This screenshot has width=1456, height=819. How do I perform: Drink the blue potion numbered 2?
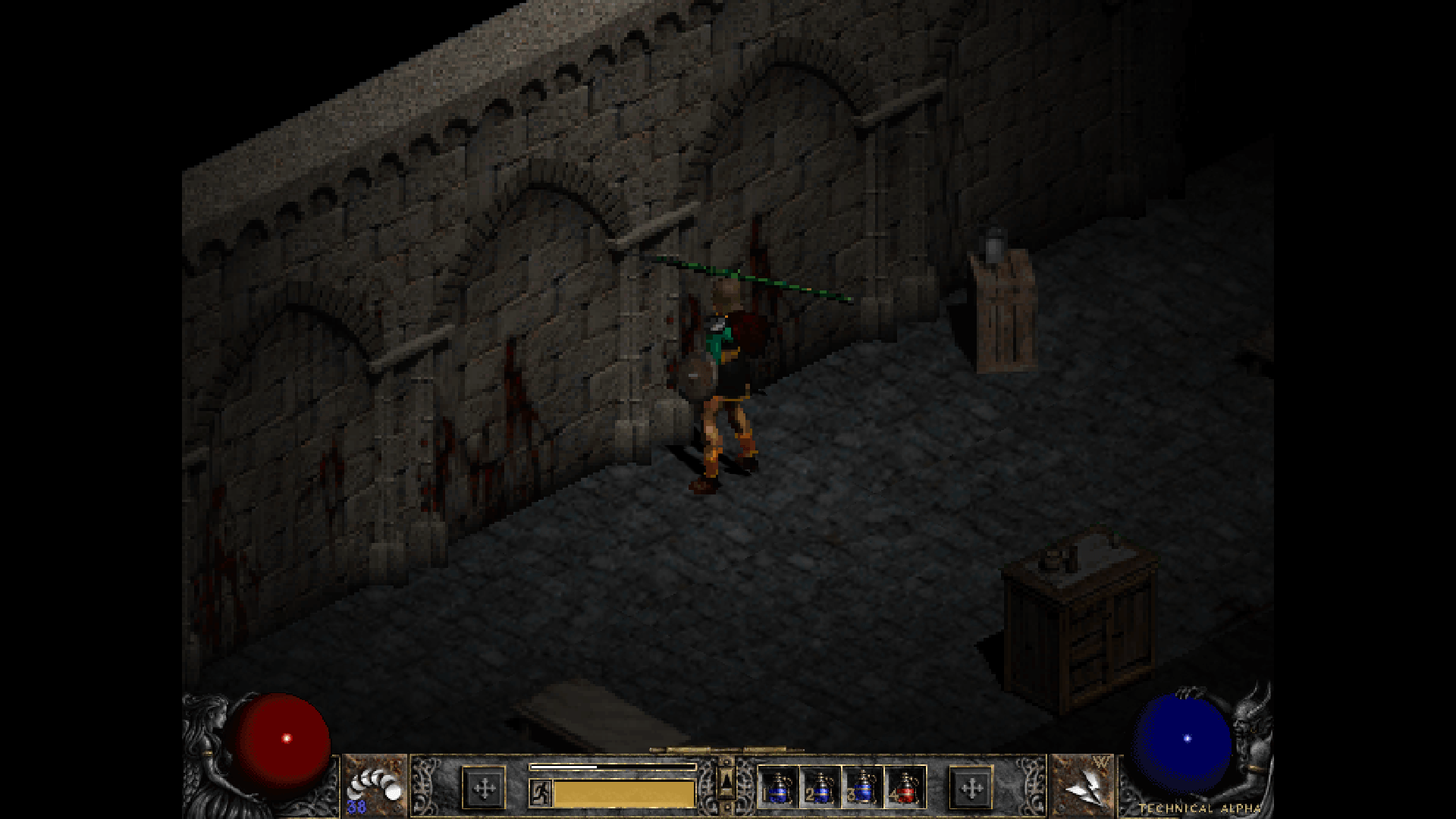pyautogui.click(x=820, y=787)
